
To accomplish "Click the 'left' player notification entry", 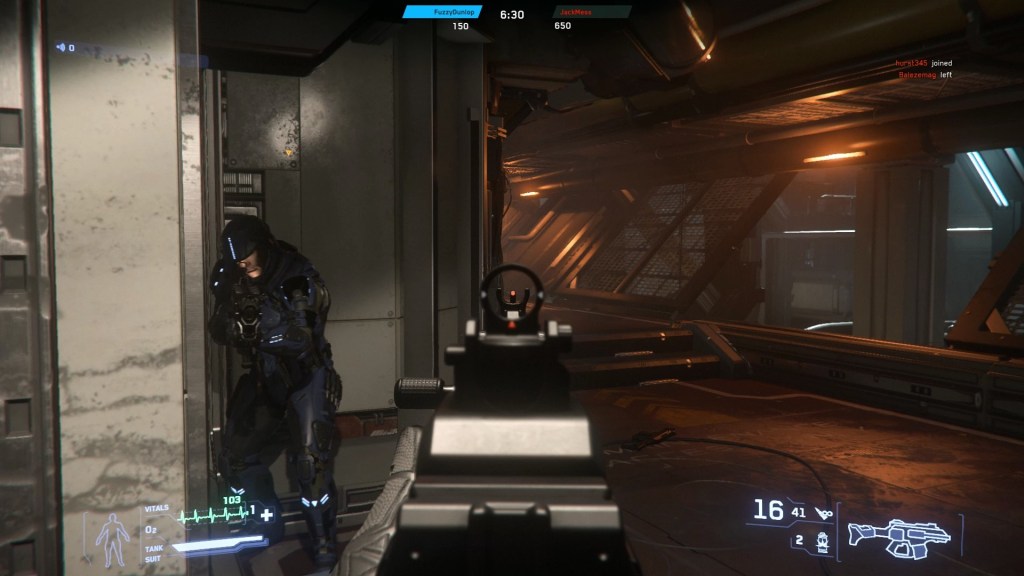I will pyautogui.click(x=923, y=74).
